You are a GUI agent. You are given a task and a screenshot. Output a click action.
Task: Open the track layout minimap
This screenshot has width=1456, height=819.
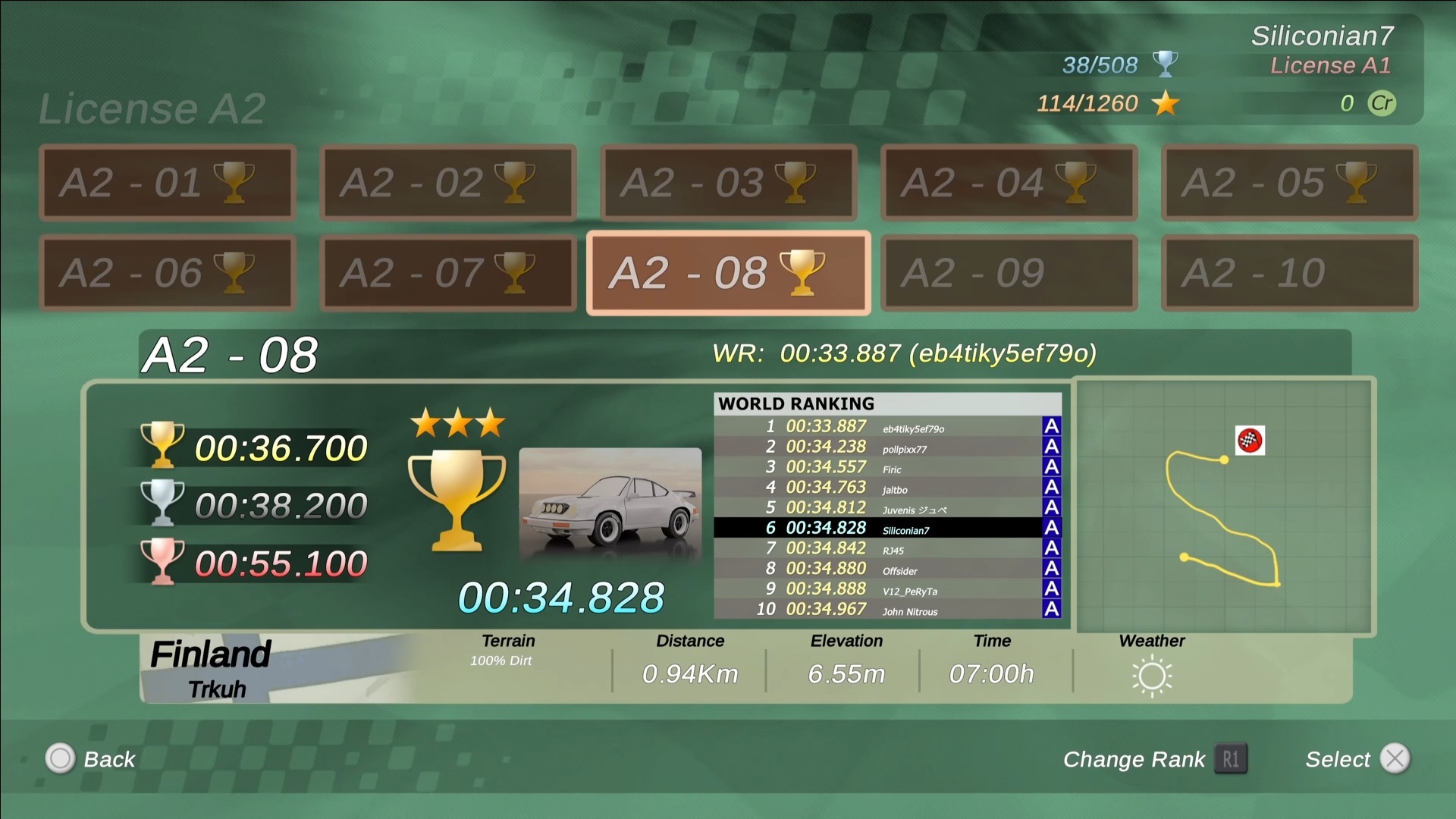[1224, 506]
